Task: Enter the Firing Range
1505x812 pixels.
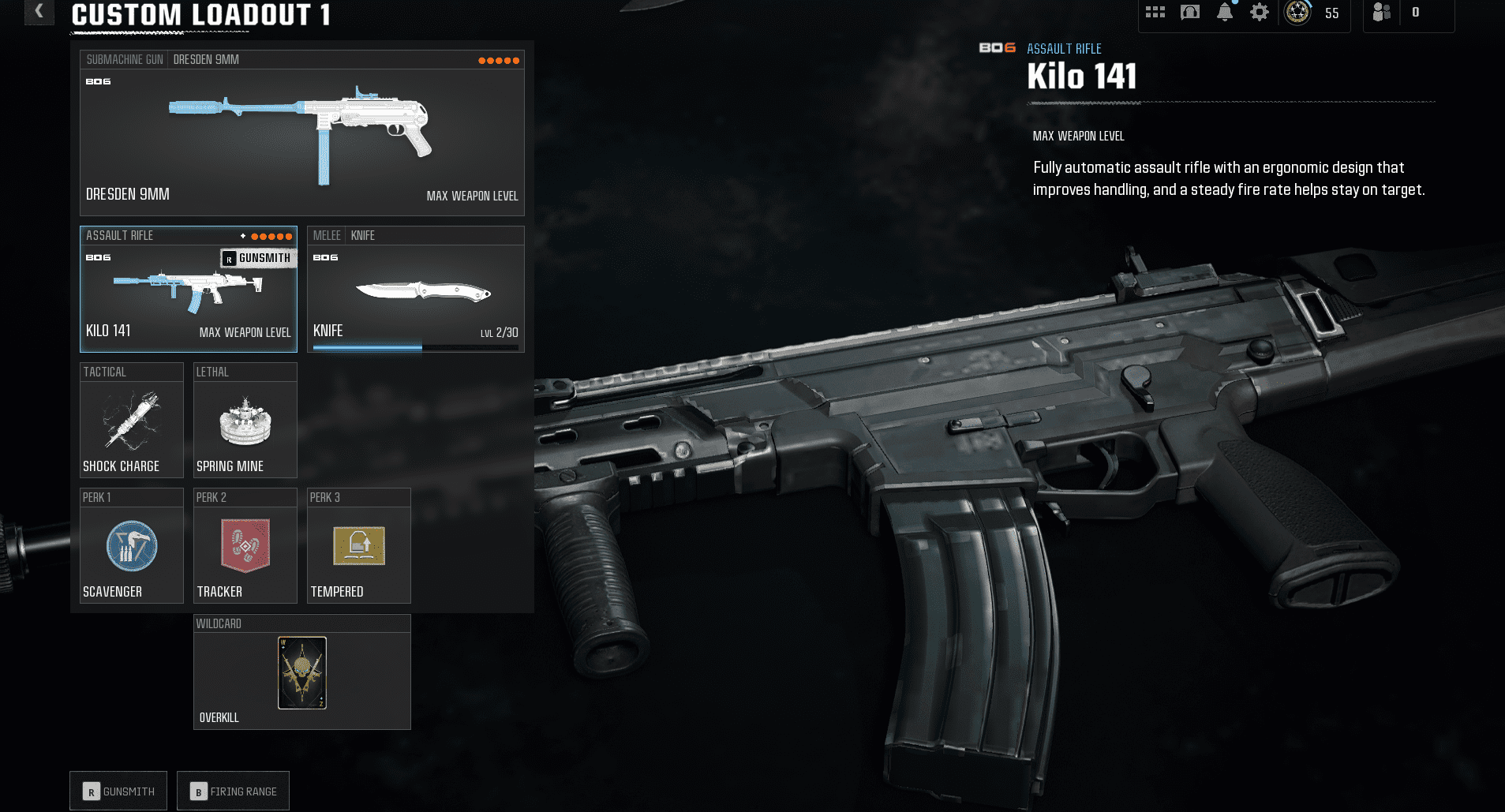Action: (233, 790)
